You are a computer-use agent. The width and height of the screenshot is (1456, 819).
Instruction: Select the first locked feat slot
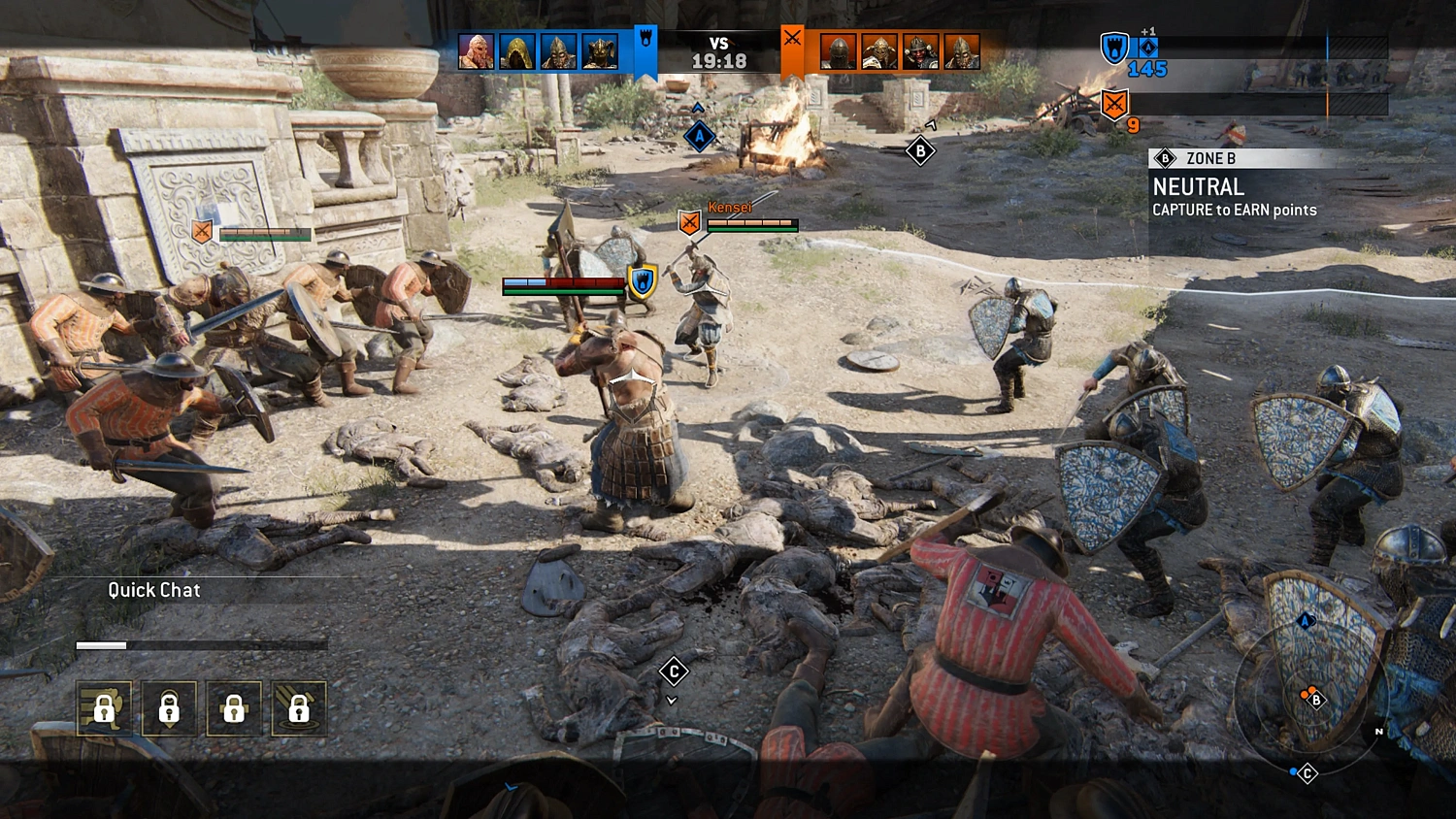pos(105,708)
